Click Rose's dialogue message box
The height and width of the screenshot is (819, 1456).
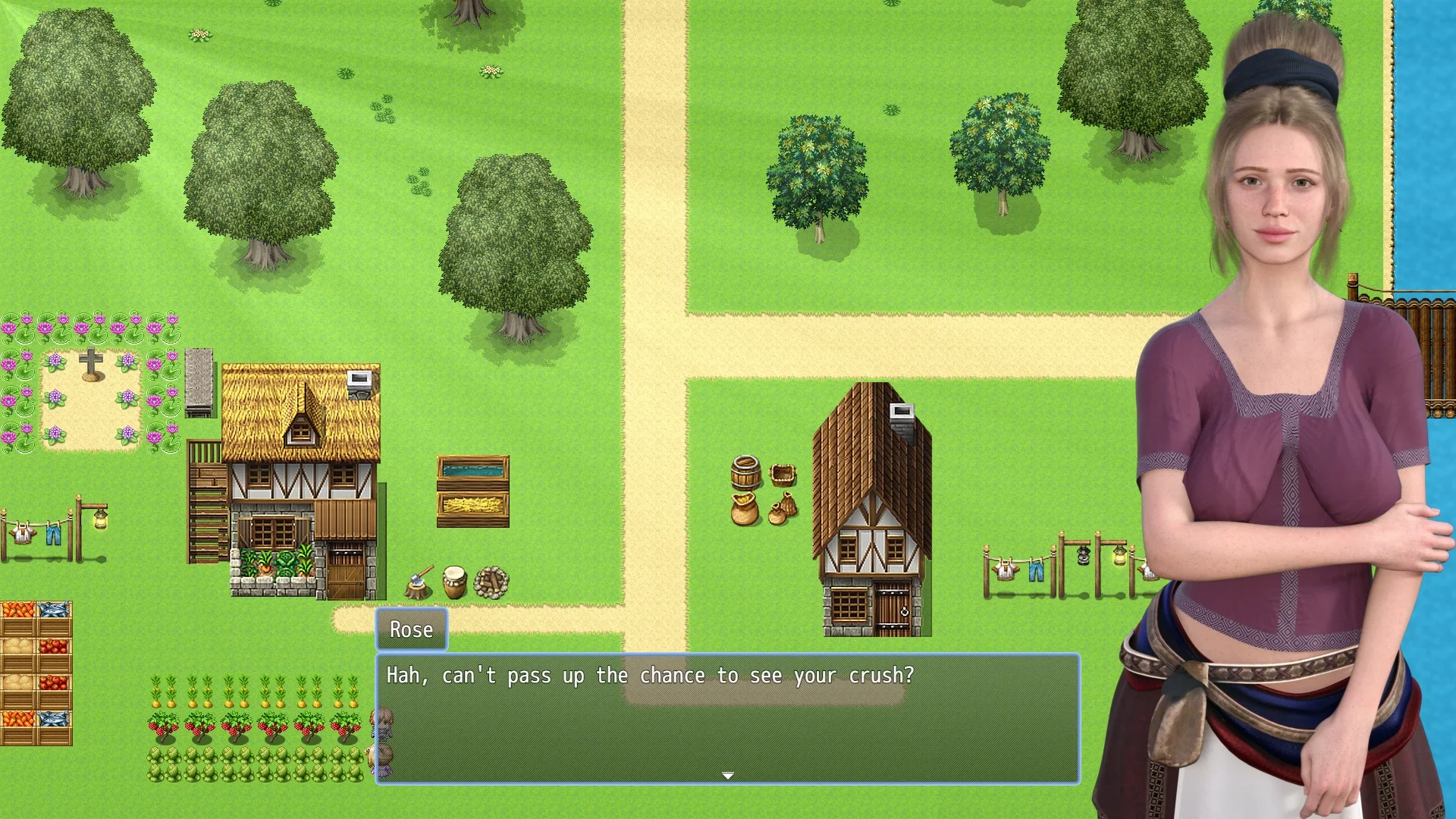click(x=727, y=717)
